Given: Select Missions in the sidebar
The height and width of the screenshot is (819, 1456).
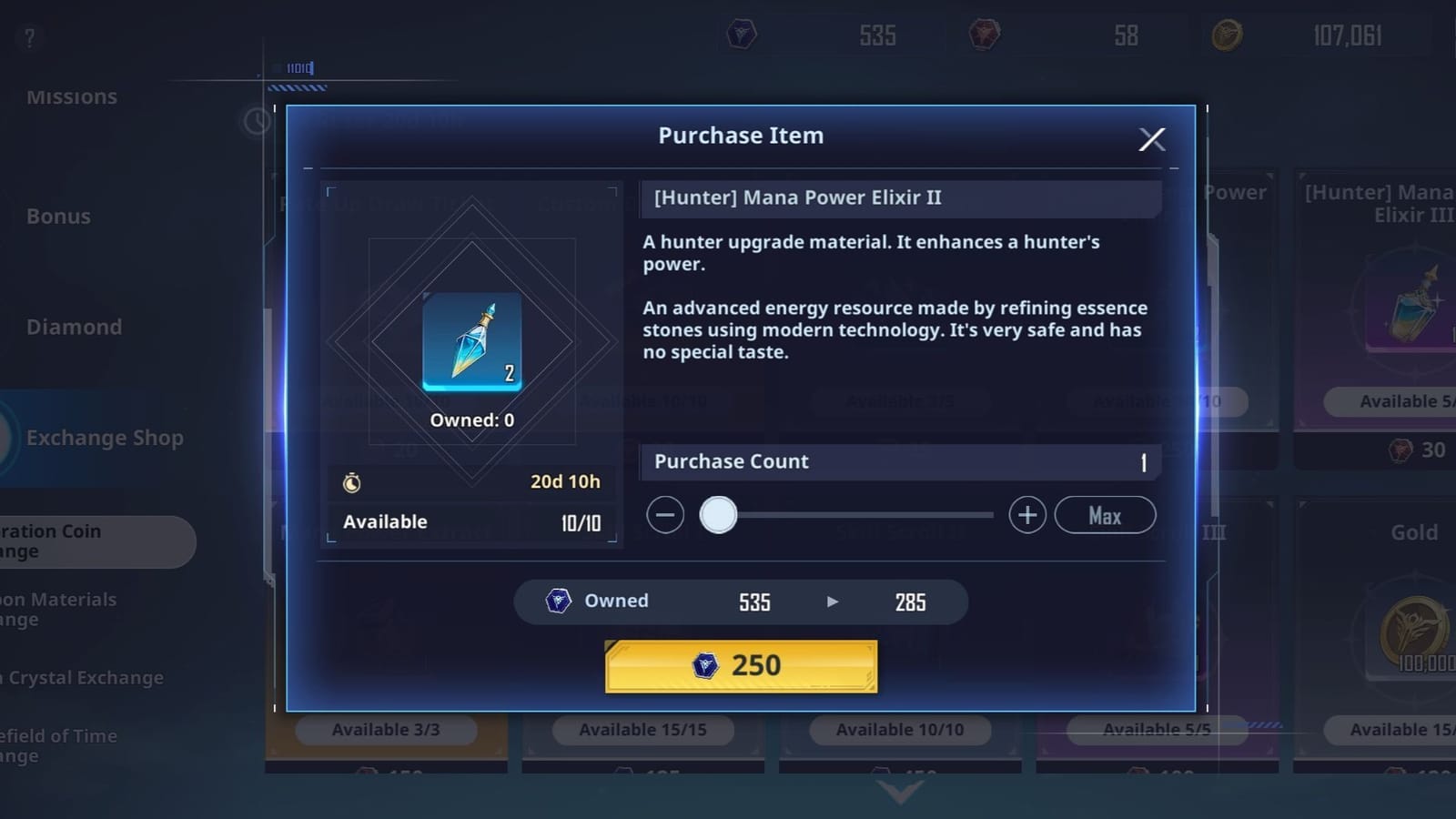Looking at the screenshot, I should click(x=73, y=96).
